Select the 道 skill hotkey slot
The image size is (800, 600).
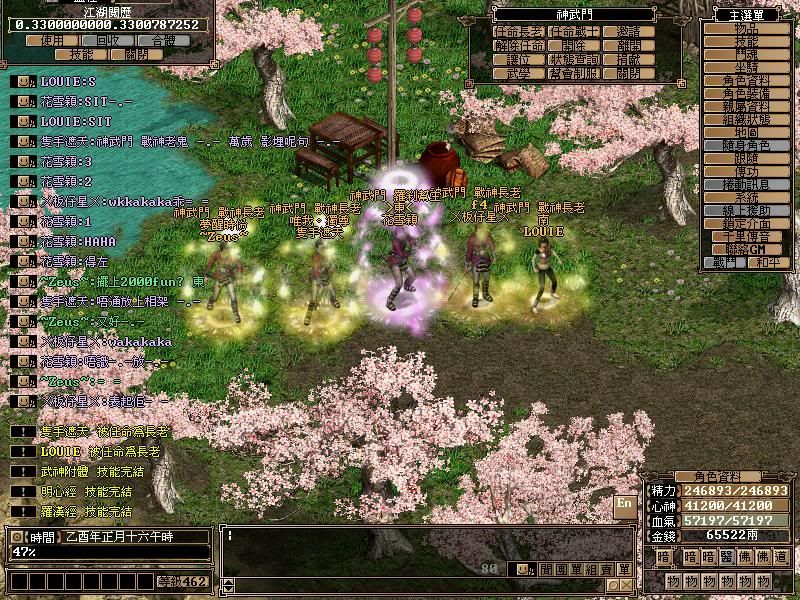tap(781, 557)
